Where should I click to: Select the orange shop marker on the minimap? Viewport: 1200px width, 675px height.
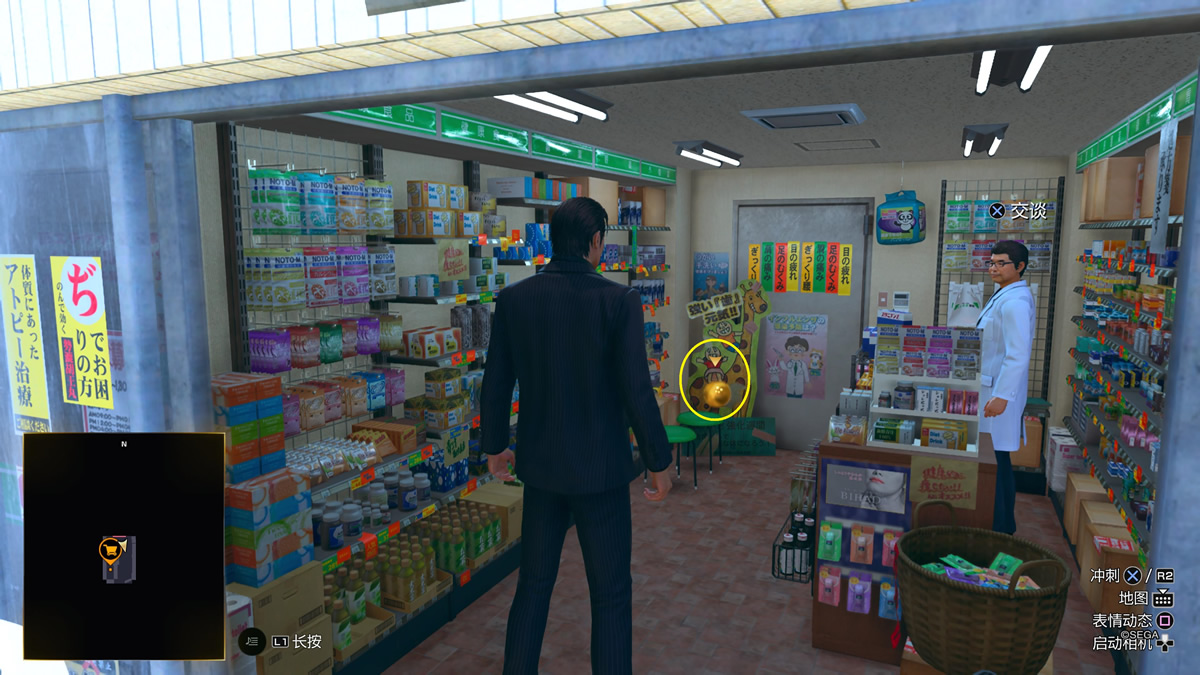109,548
